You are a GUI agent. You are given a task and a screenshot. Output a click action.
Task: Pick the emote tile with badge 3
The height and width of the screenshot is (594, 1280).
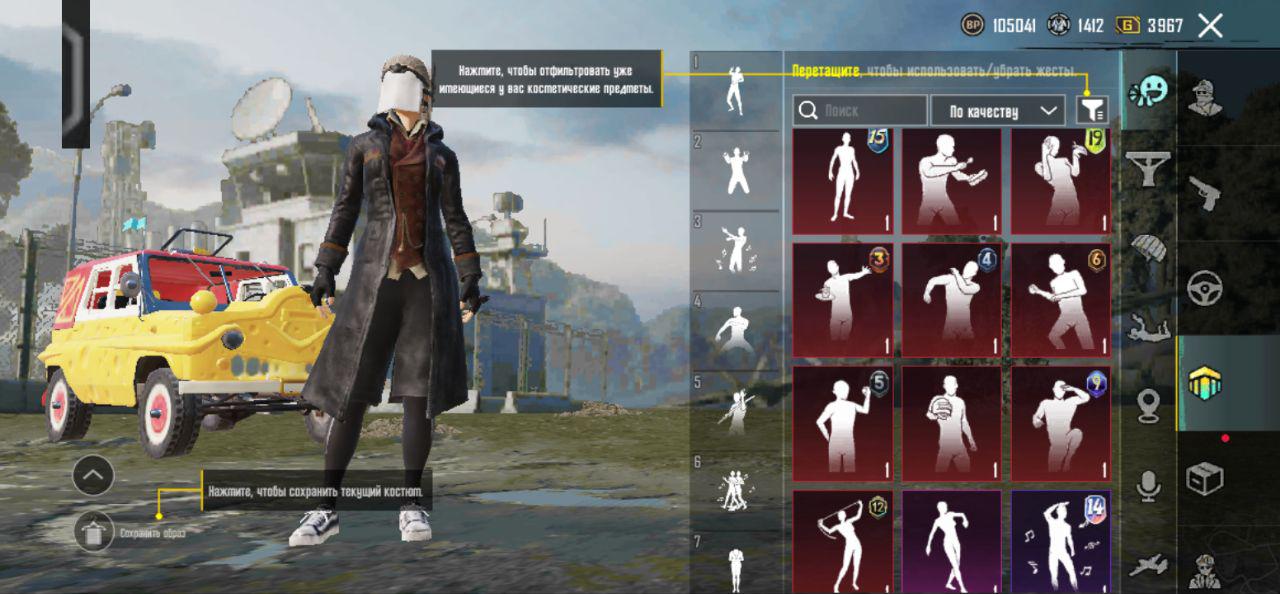(842, 299)
